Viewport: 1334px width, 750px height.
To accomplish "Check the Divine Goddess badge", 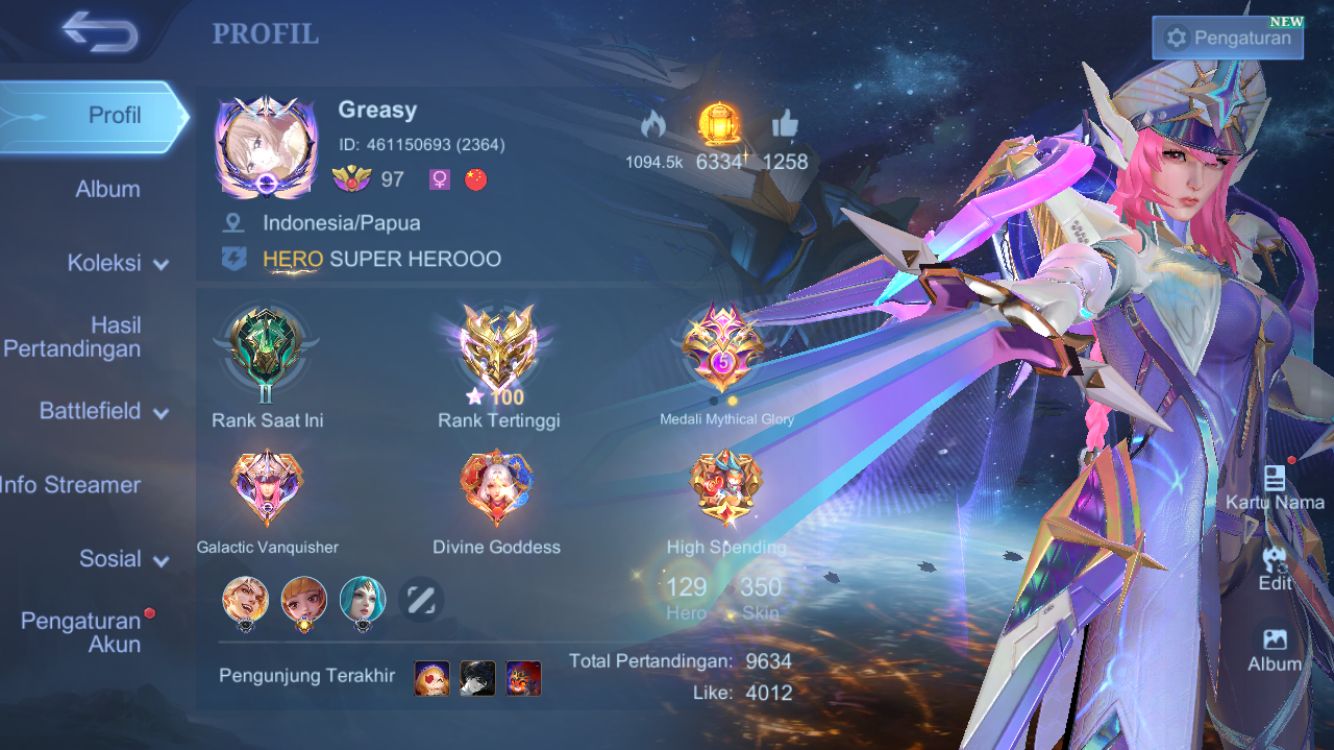I will point(496,487).
